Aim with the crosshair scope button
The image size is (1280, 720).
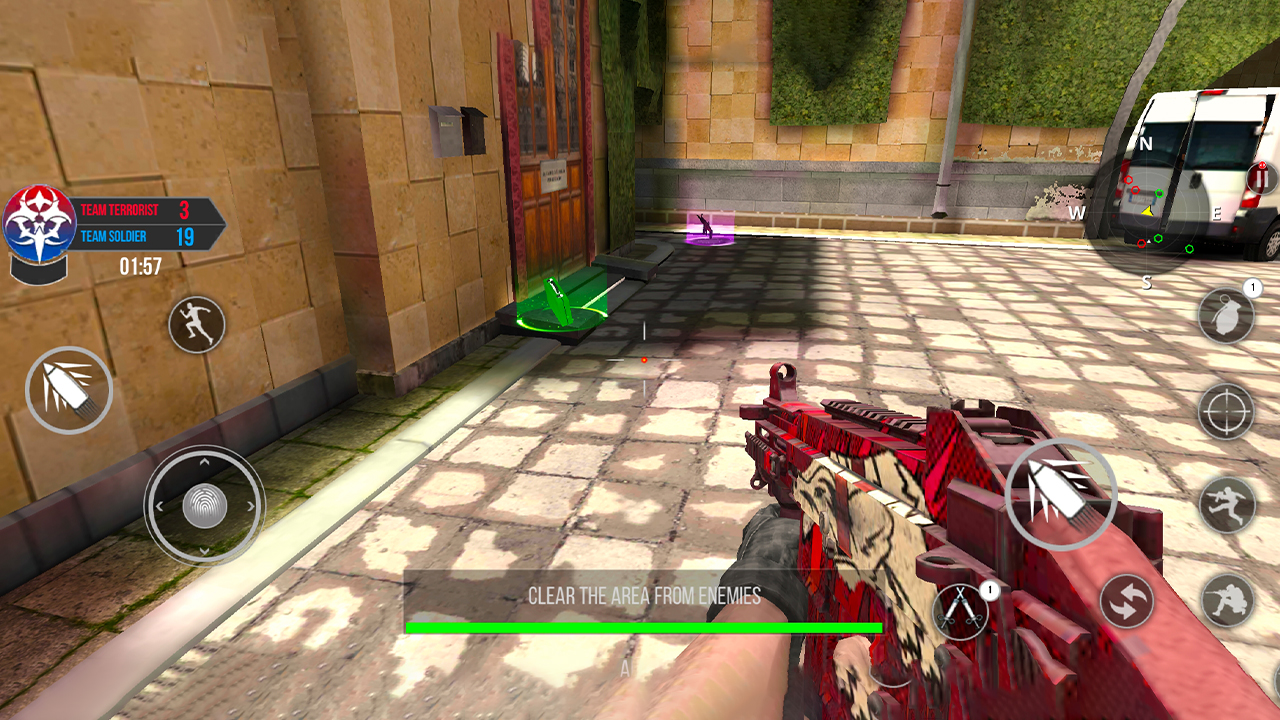coord(1226,410)
